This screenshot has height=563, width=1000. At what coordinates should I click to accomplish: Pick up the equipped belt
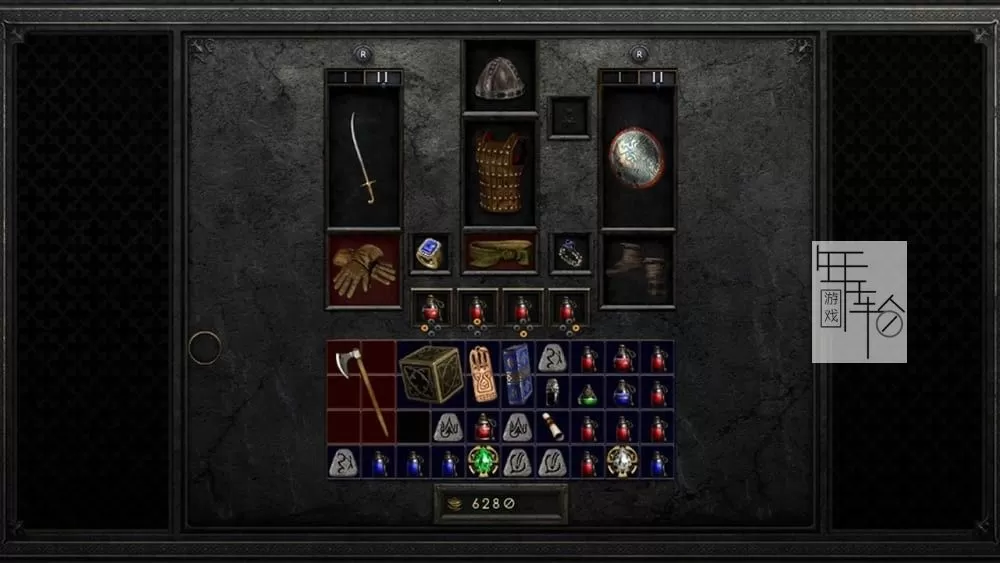(499, 254)
